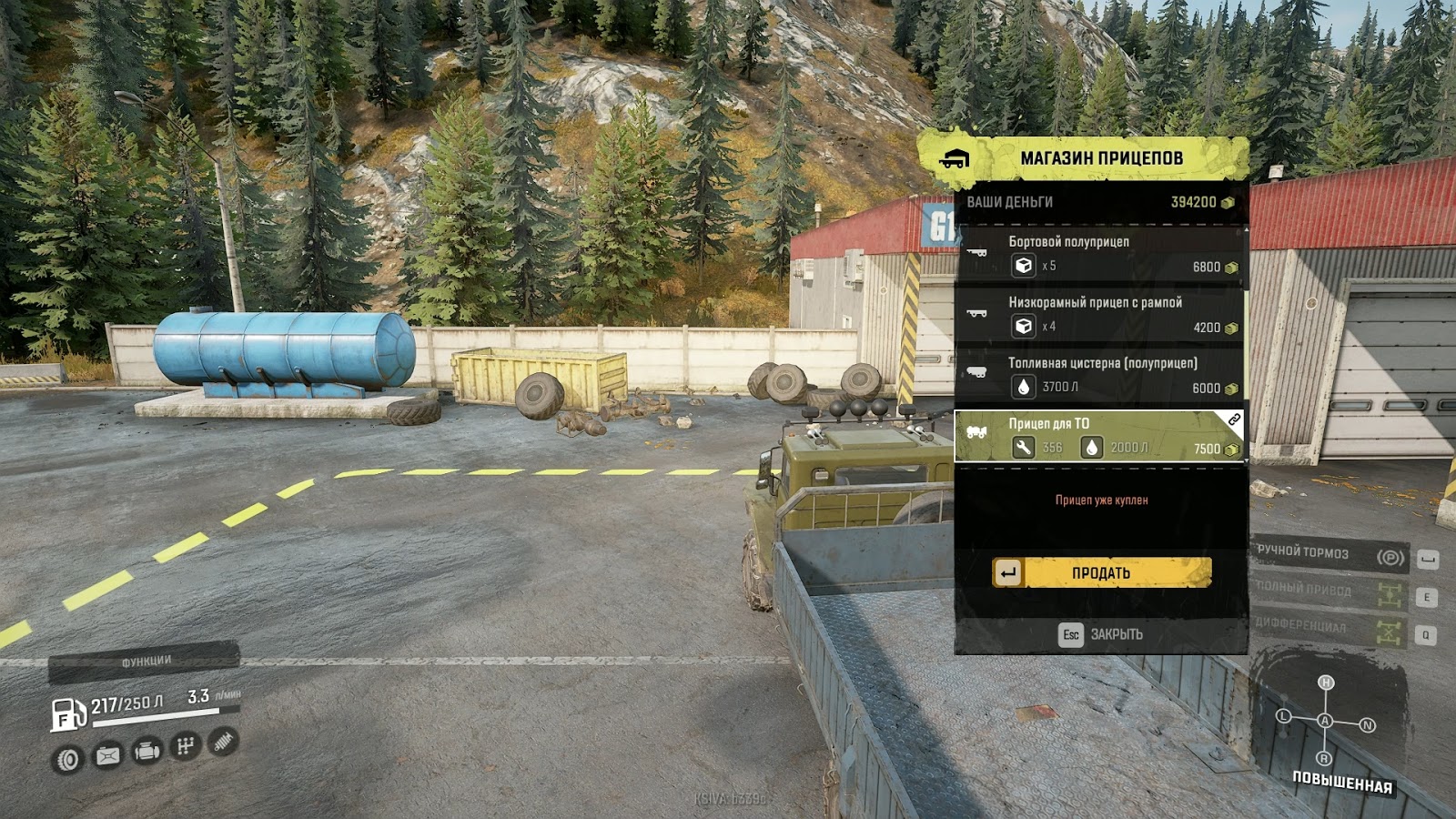Choose Низкорамный прицеп с рампой from the list

(x=1099, y=315)
